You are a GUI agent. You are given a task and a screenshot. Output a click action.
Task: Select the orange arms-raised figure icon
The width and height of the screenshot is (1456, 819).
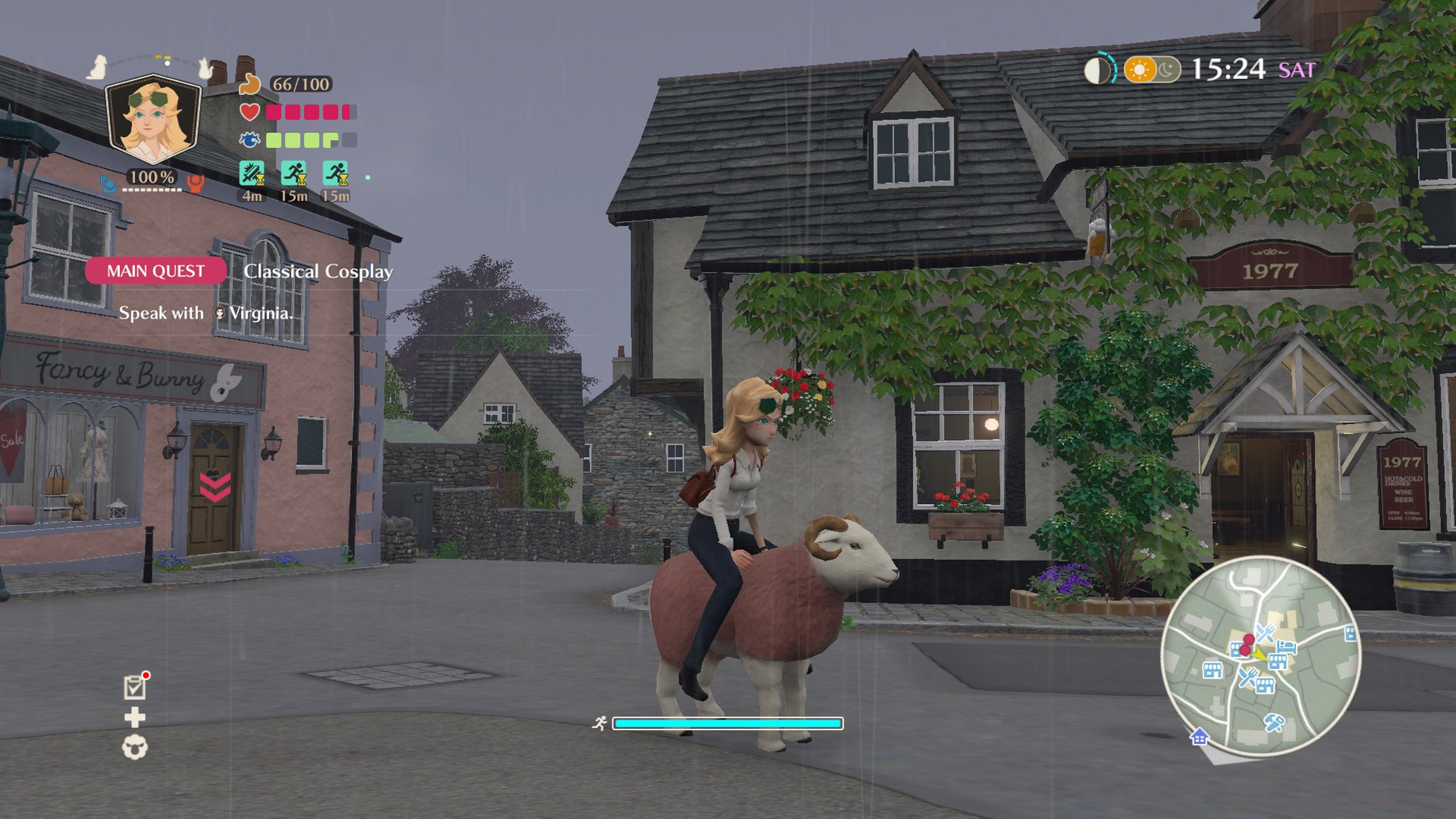click(x=195, y=184)
